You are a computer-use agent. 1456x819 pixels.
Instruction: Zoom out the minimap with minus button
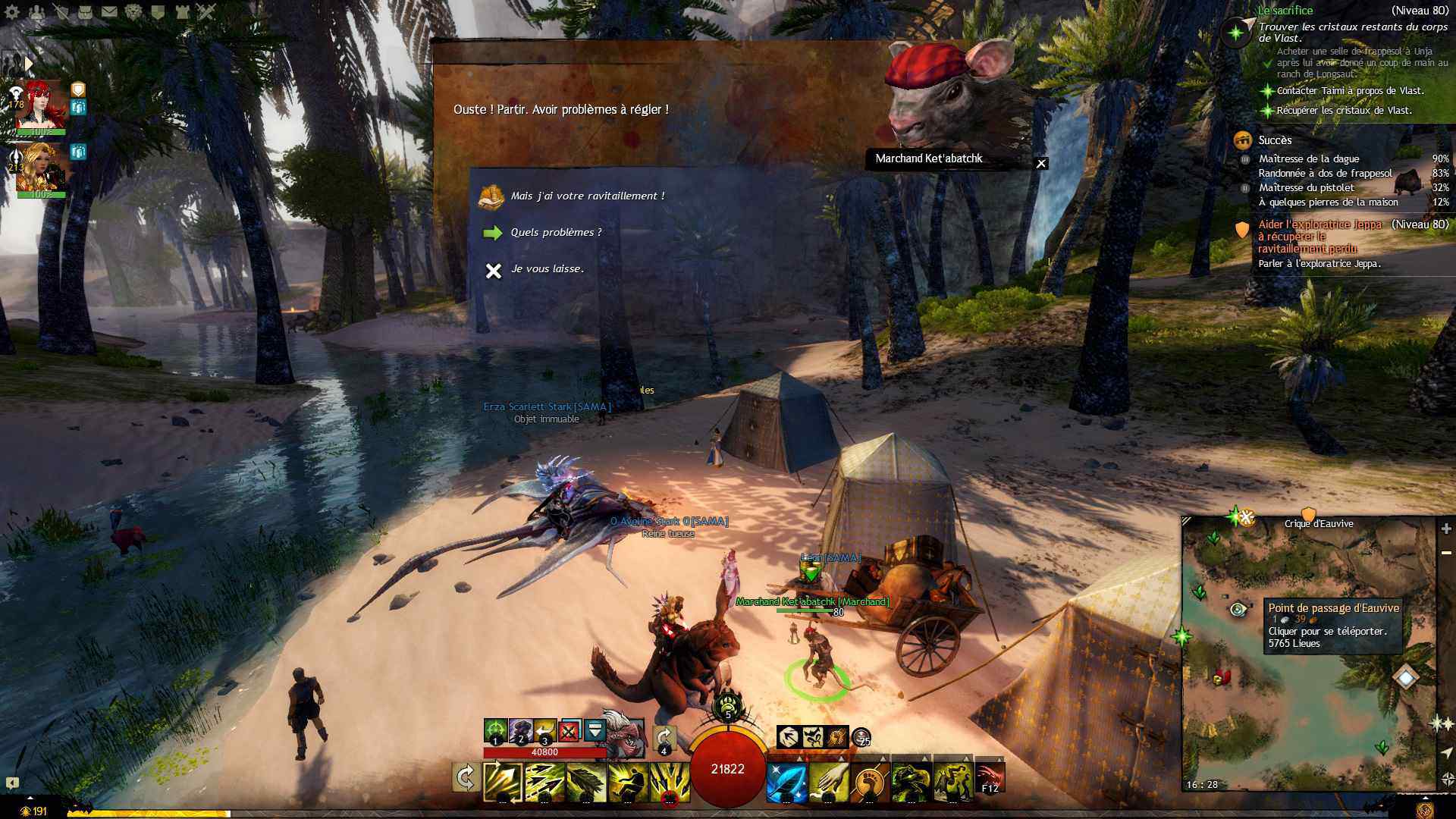1446,553
